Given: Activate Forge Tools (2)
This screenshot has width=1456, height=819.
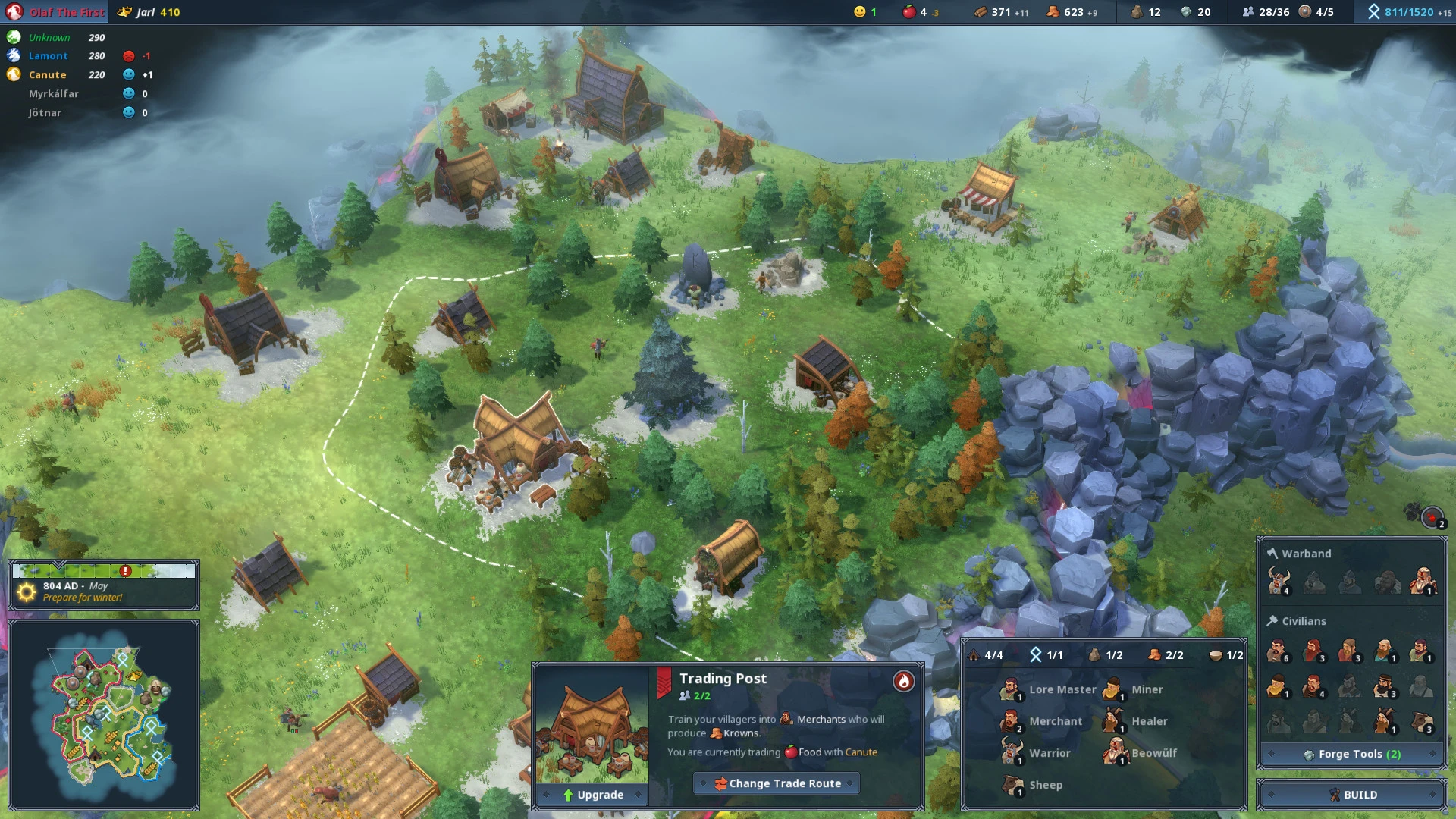Looking at the screenshot, I should [1351, 754].
